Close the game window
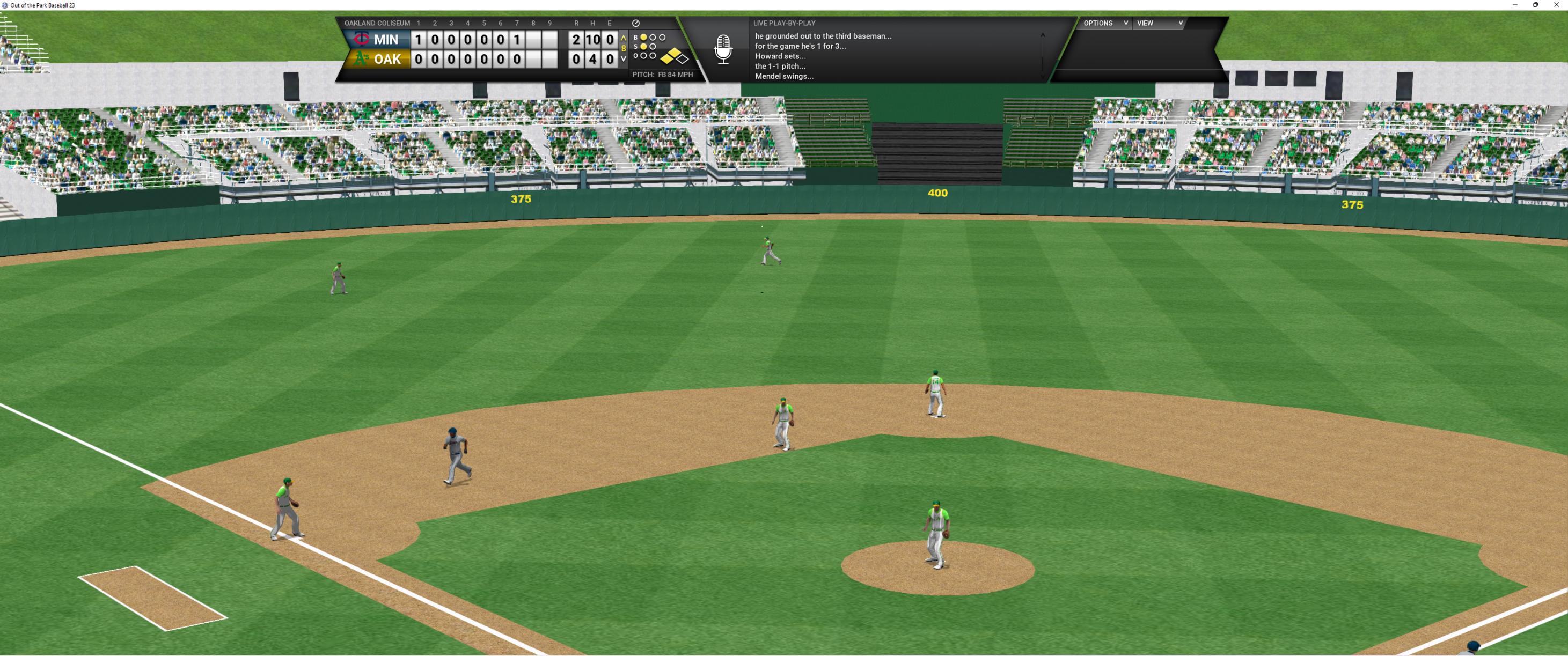This screenshot has height=656, width=1568. (1556, 5)
